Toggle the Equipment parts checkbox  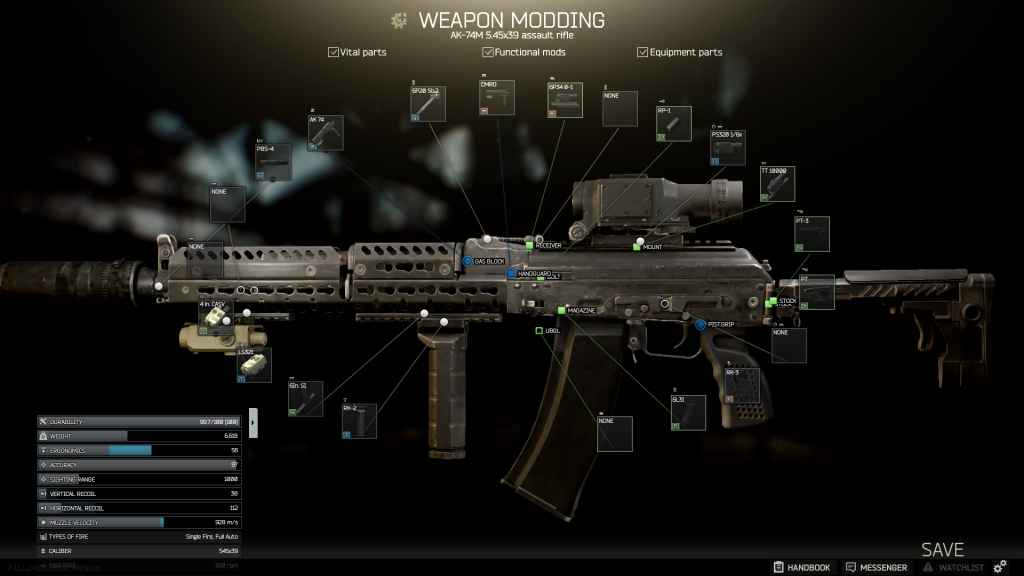[643, 52]
